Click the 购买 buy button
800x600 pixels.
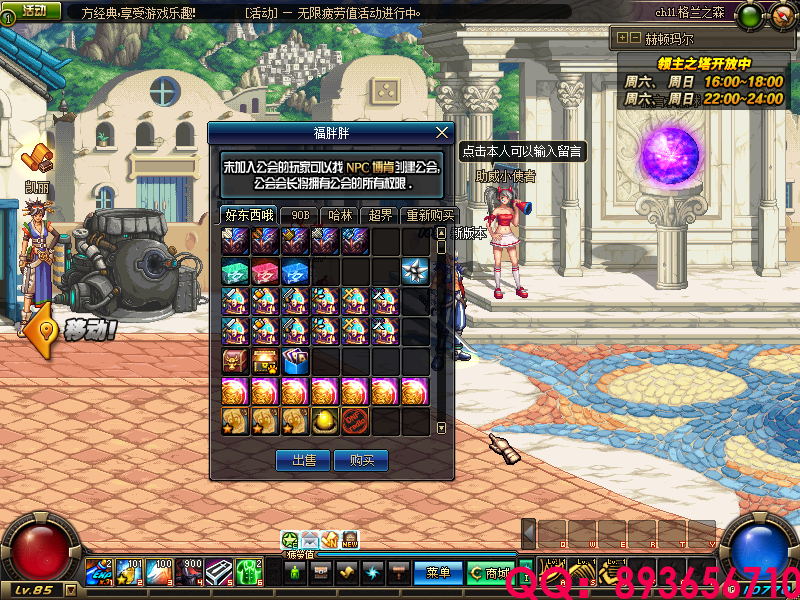click(361, 460)
